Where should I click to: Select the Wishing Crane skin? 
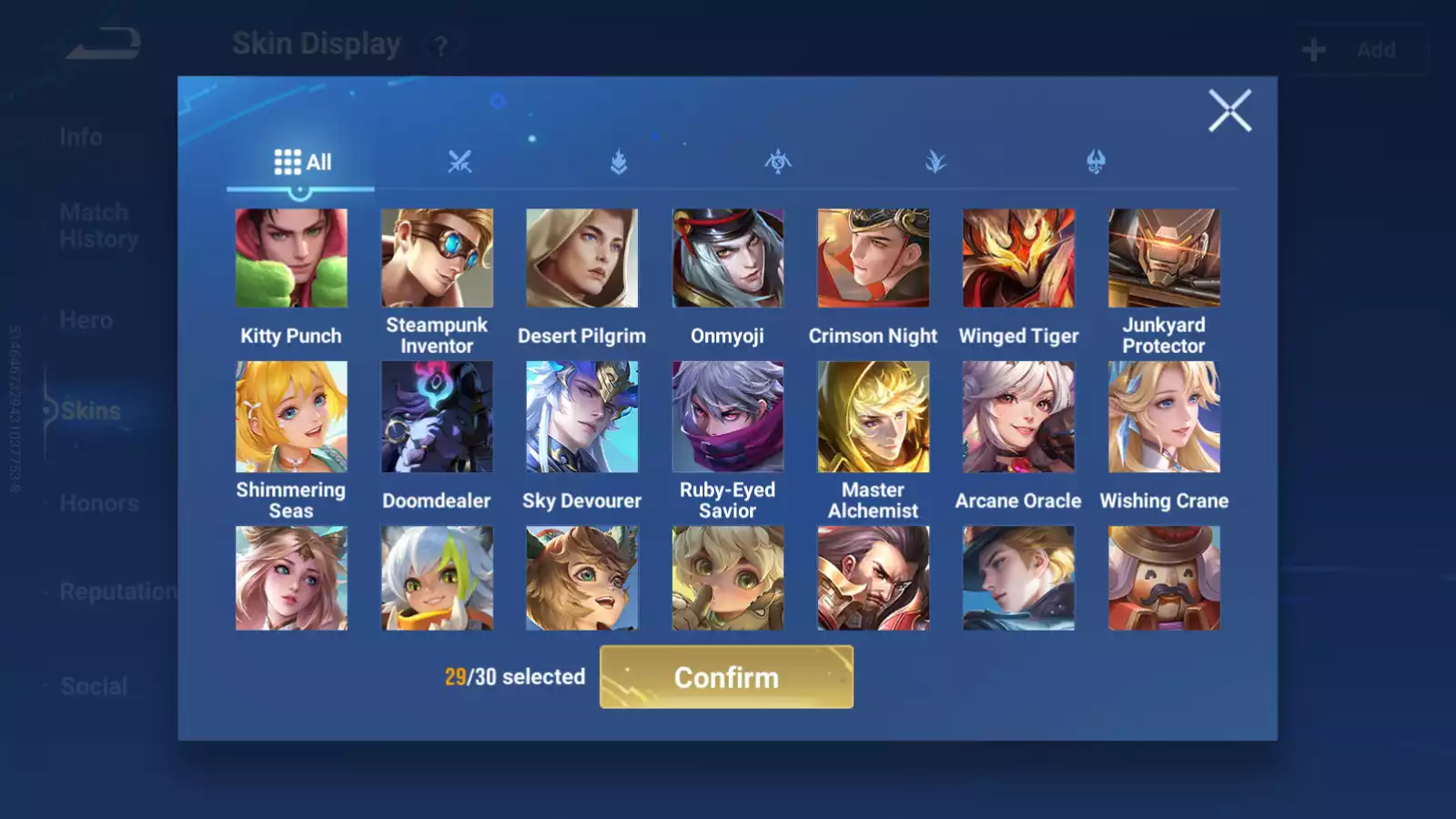pyautogui.click(x=1164, y=417)
